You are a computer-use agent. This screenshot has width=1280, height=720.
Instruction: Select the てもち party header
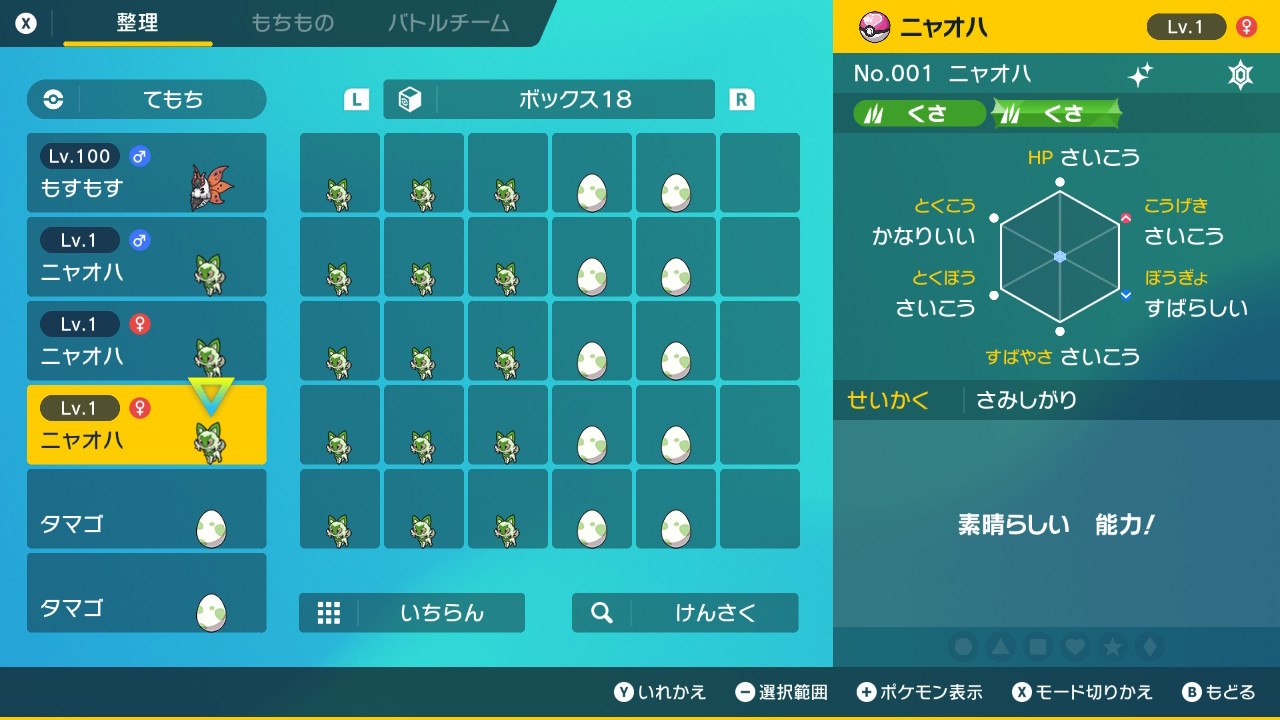[147, 99]
